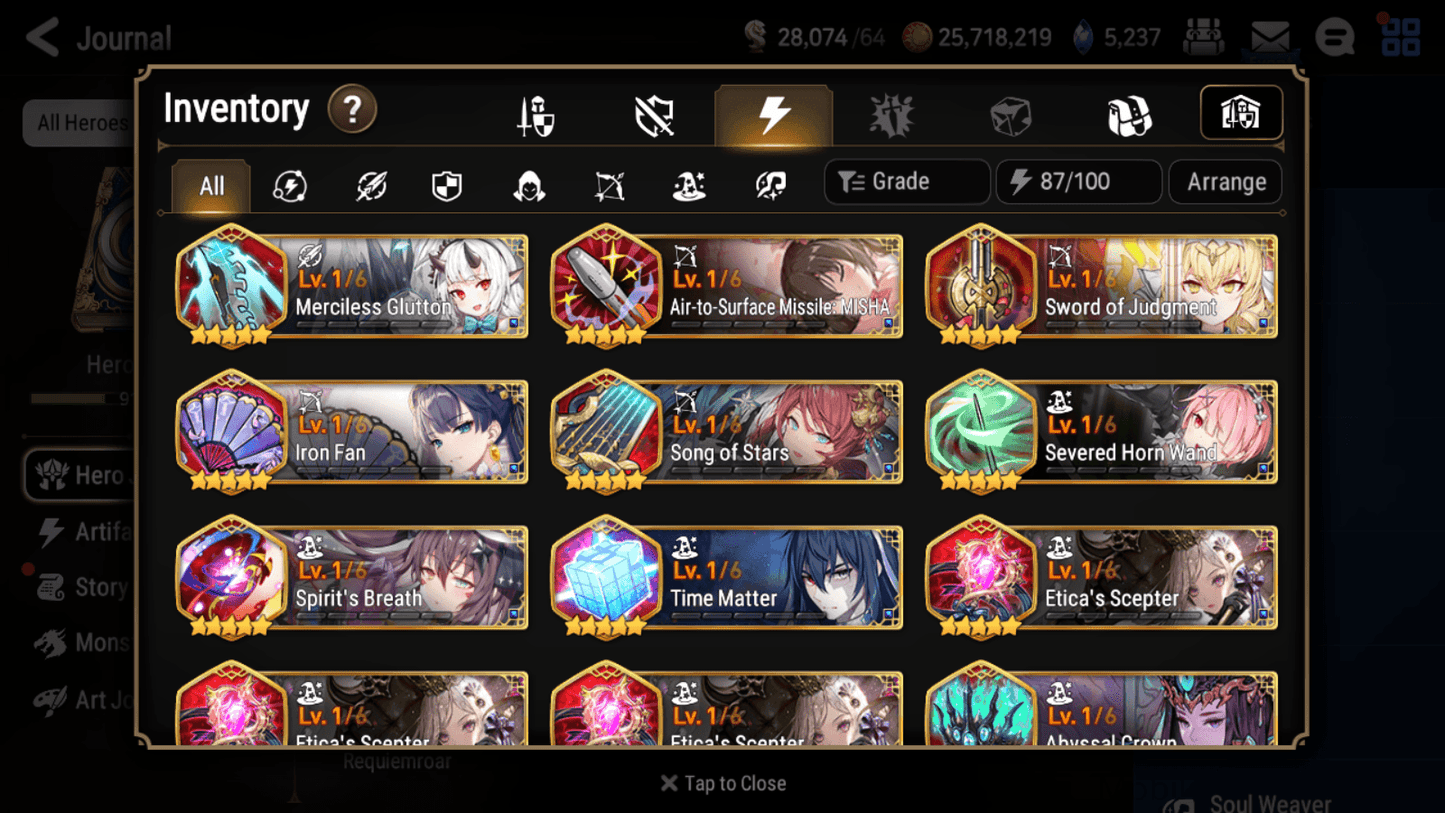Filter artifacts by Knight class
The width and height of the screenshot is (1445, 813).
[x=446, y=182]
